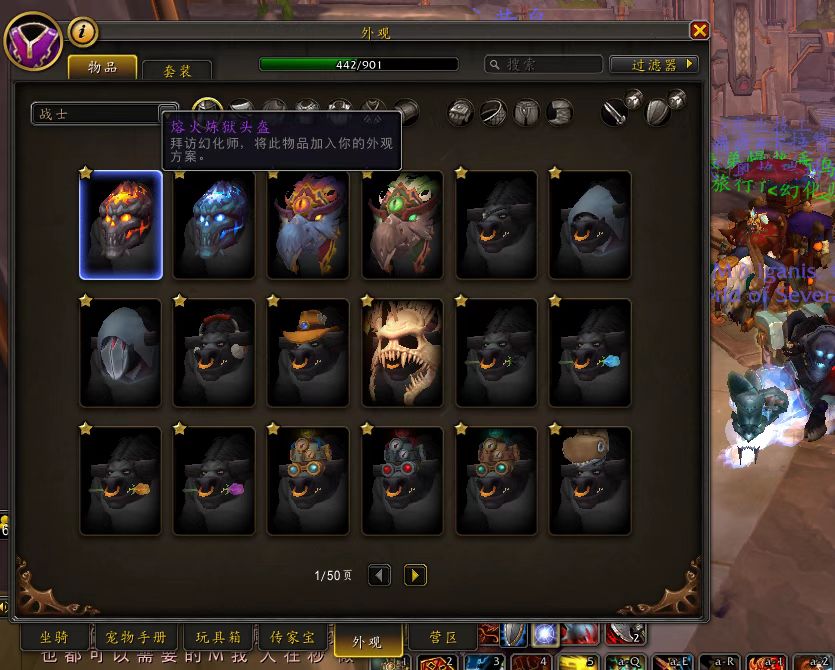Switch to the 物品 tab
This screenshot has height=670, width=835.
(103, 68)
